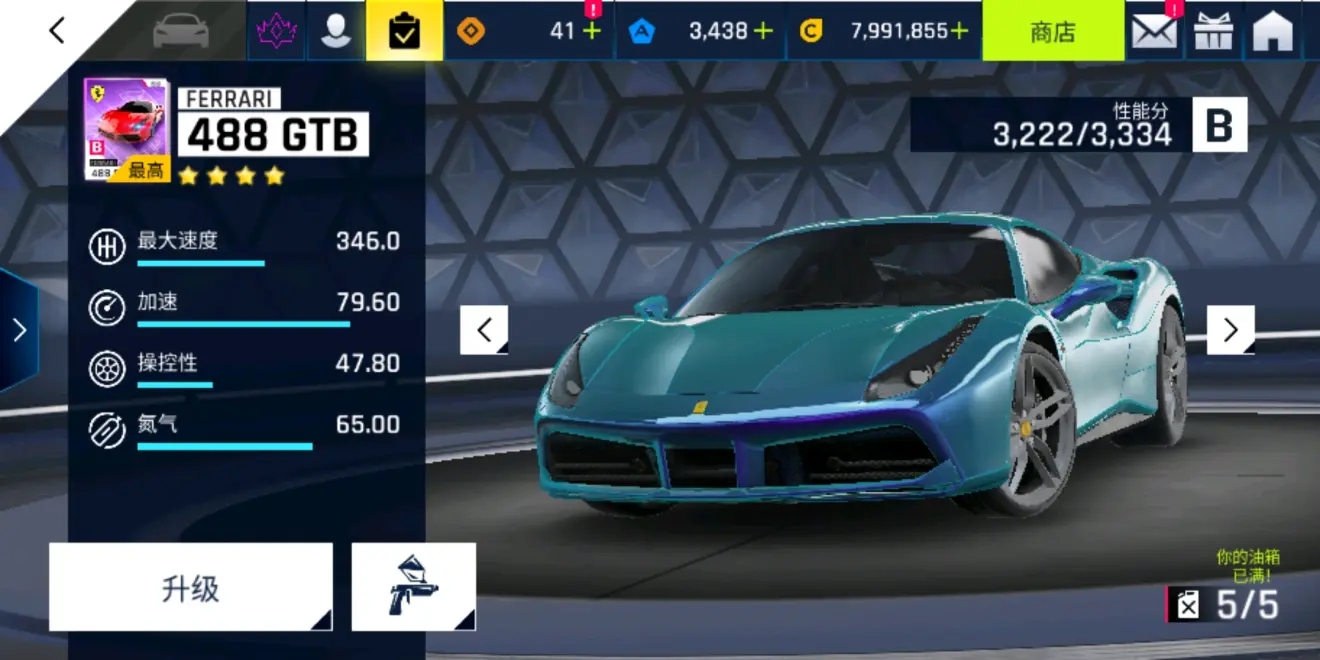Image resolution: width=1320 pixels, height=660 pixels.
Task: Open the purple crown club icon
Action: coord(276,31)
